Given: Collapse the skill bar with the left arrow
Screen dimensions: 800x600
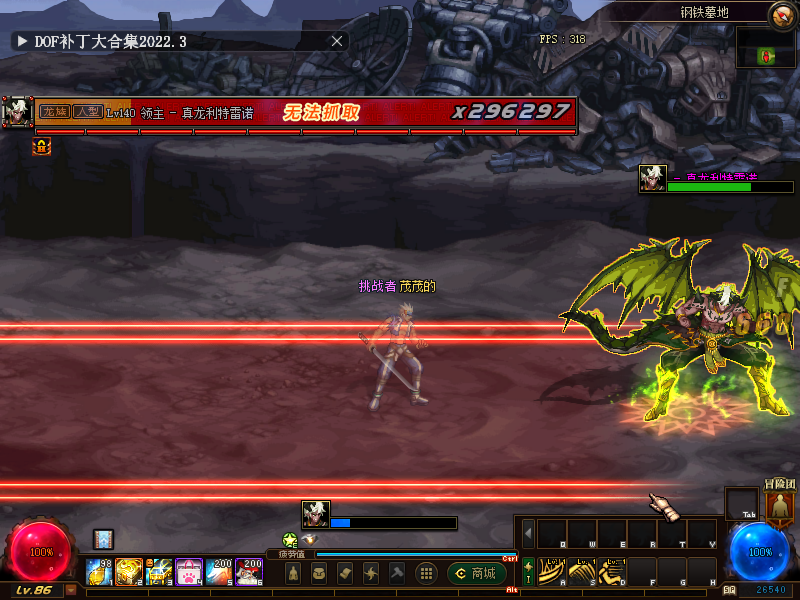Looking at the screenshot, I should tap(528, 534).
